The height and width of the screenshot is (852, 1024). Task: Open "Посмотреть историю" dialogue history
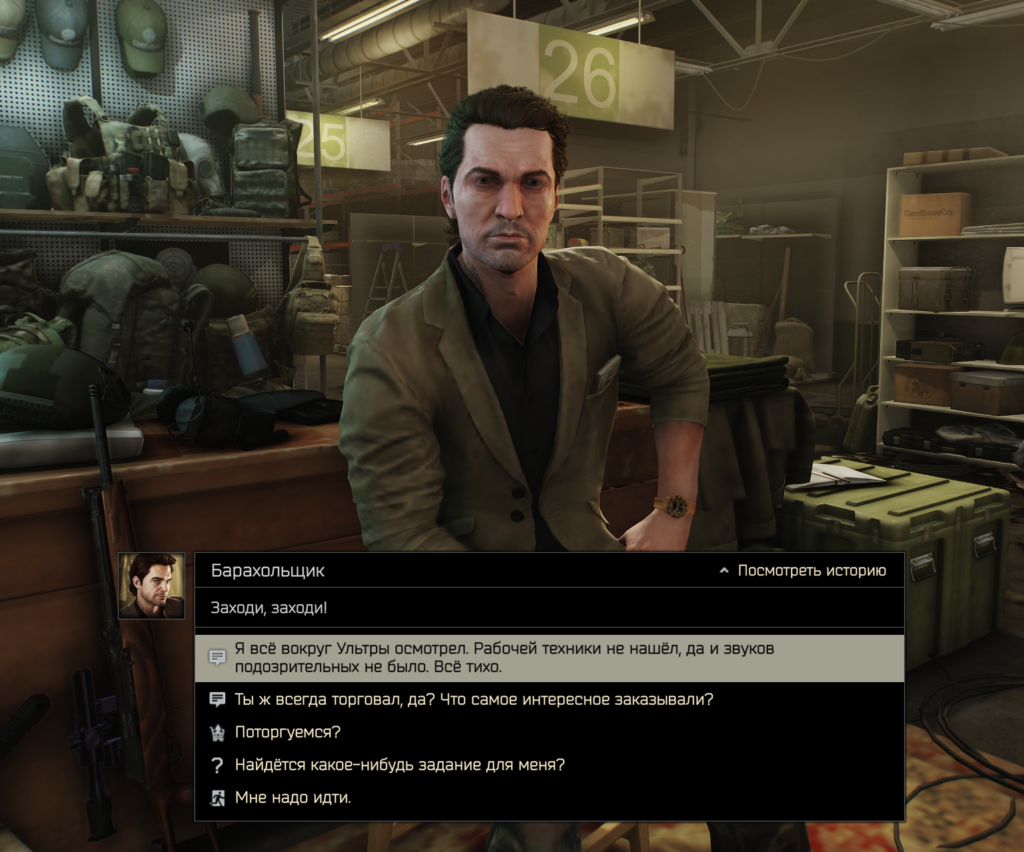coord(802,571)
